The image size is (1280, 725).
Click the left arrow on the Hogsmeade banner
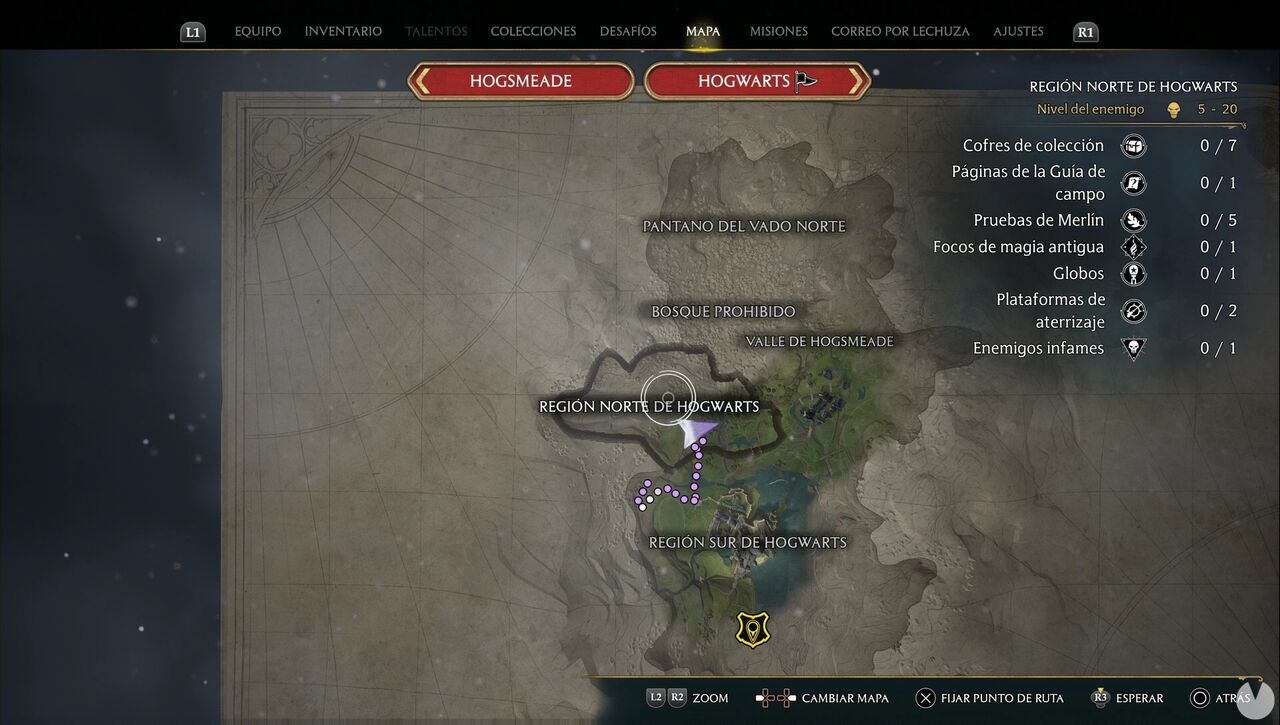(x=421, y=81)
